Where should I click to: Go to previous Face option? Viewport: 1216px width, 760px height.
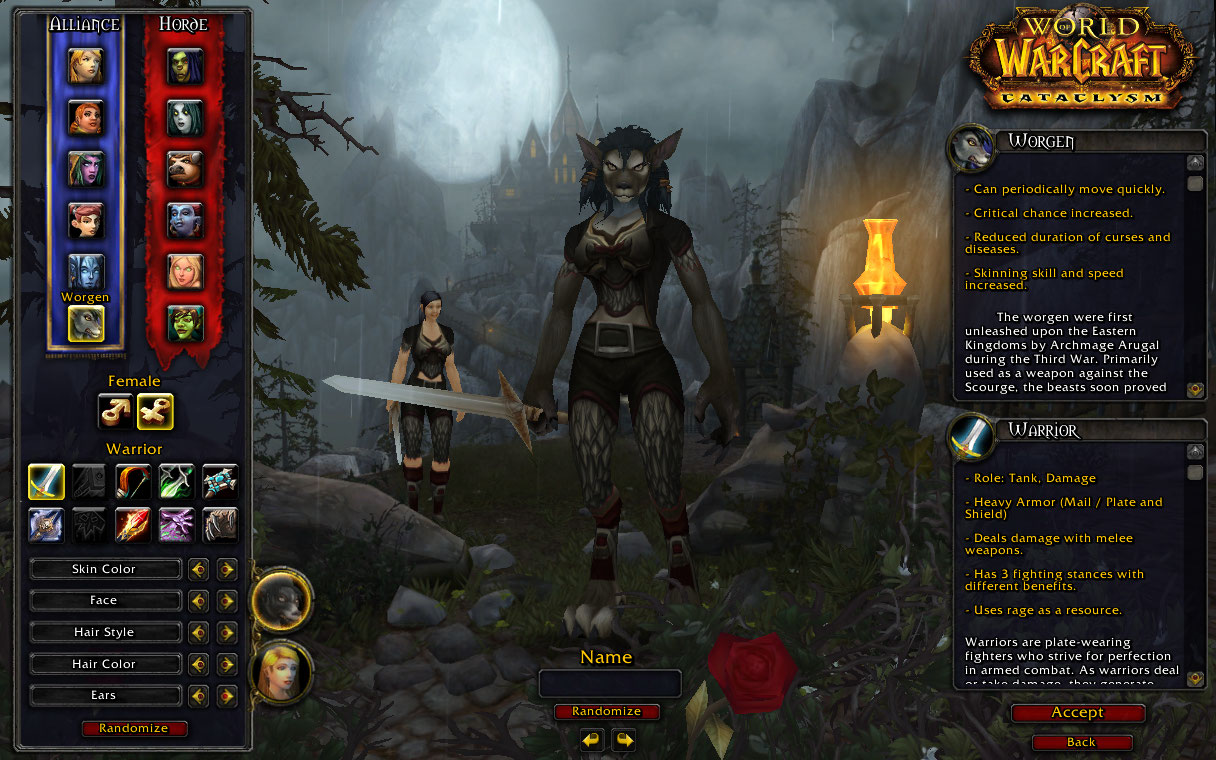(x=198, y=601)
